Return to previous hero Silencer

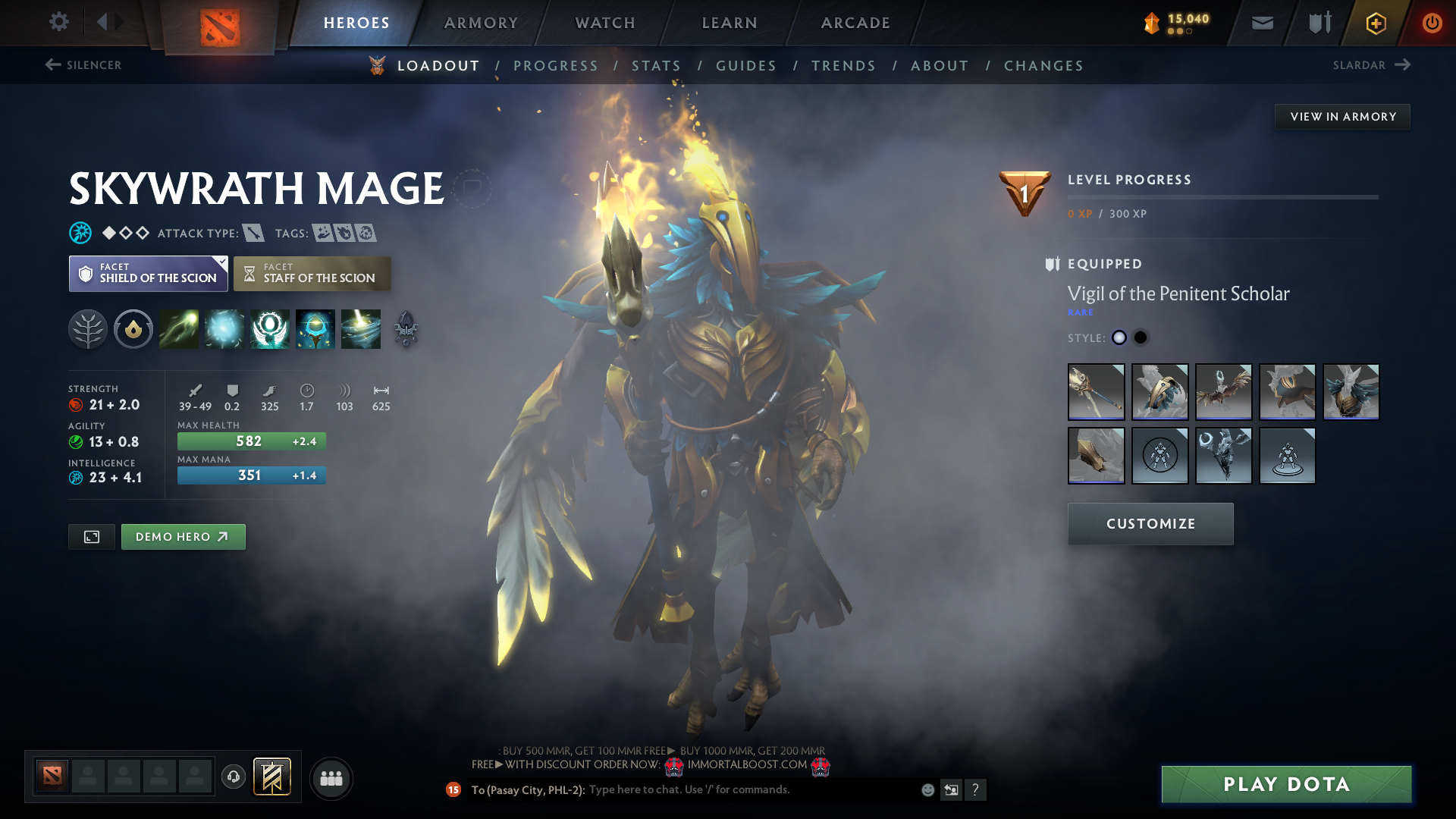[x=83, y=65]
